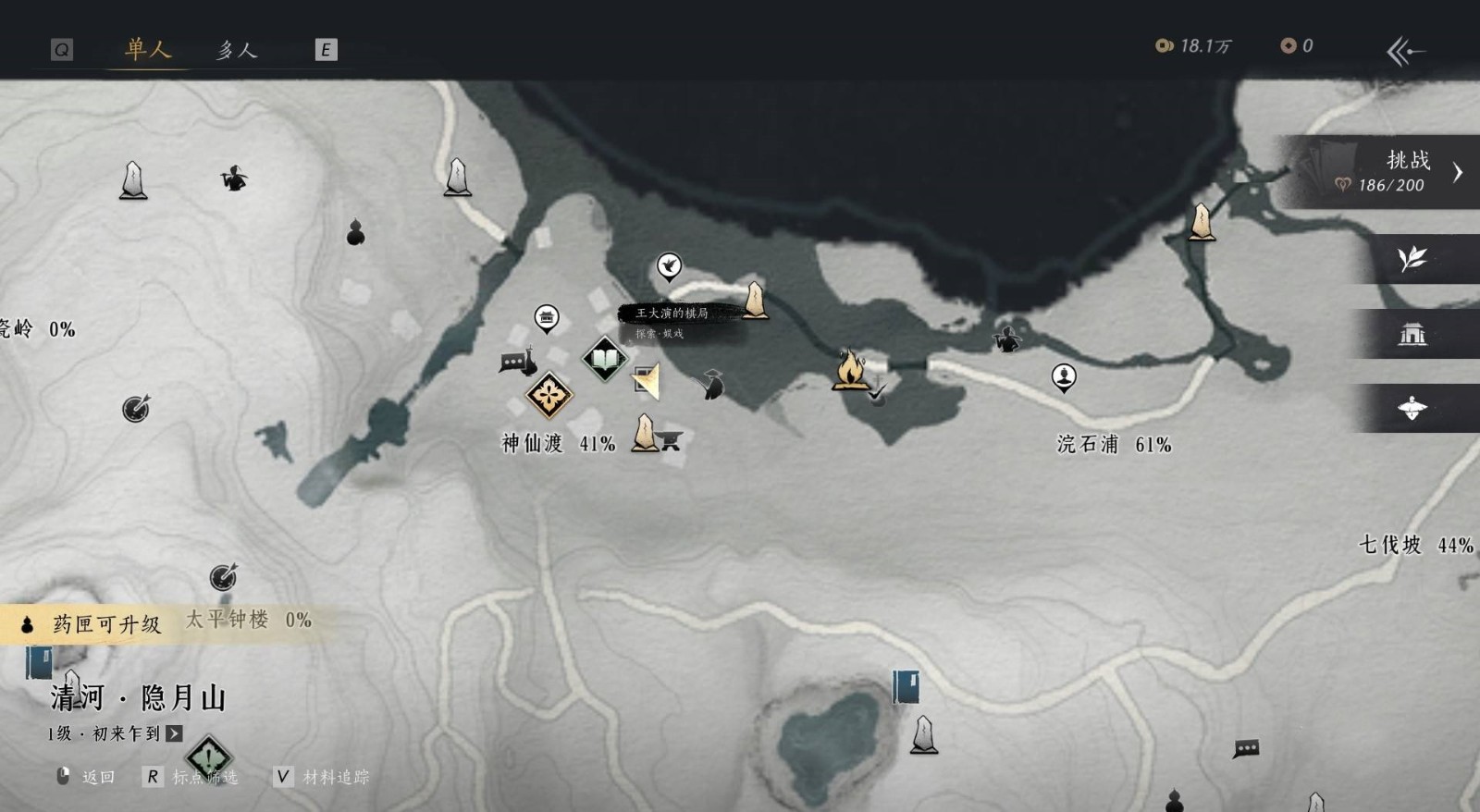
Task: Select the person portrait pin near 浣石浦
Action: click(x=1064, y=376)
